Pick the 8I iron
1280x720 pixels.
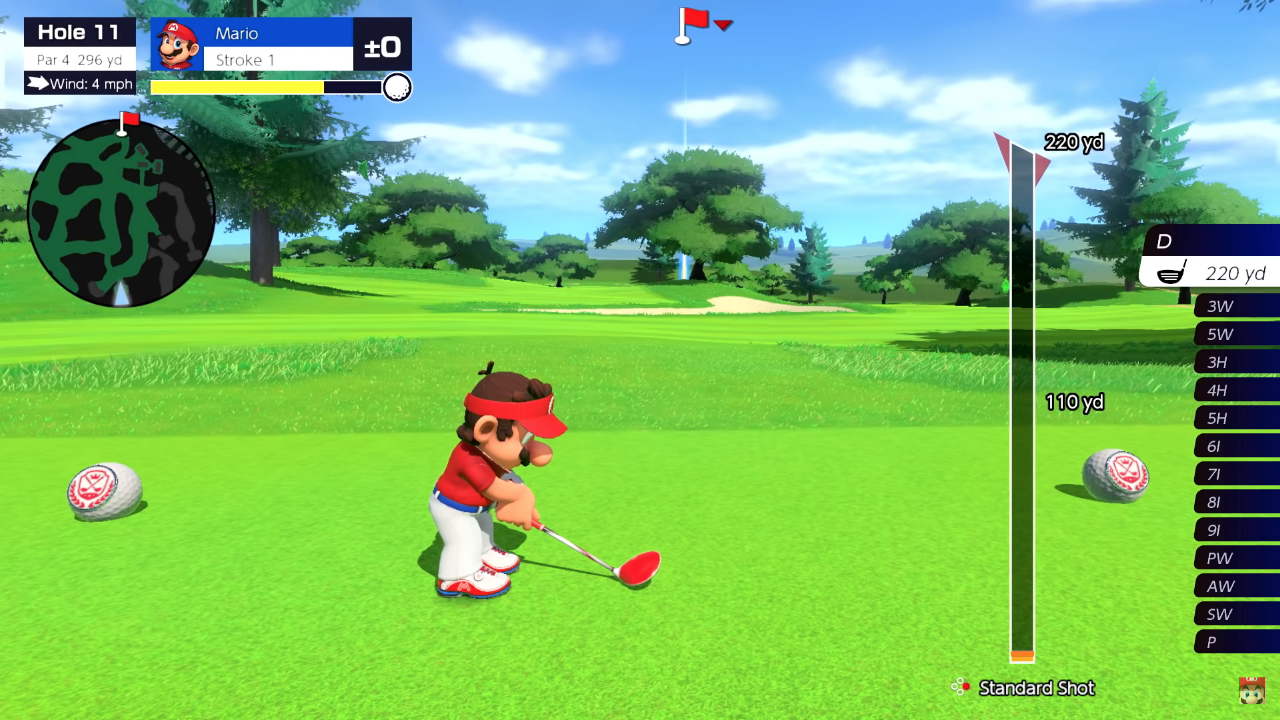(1236, 502)
